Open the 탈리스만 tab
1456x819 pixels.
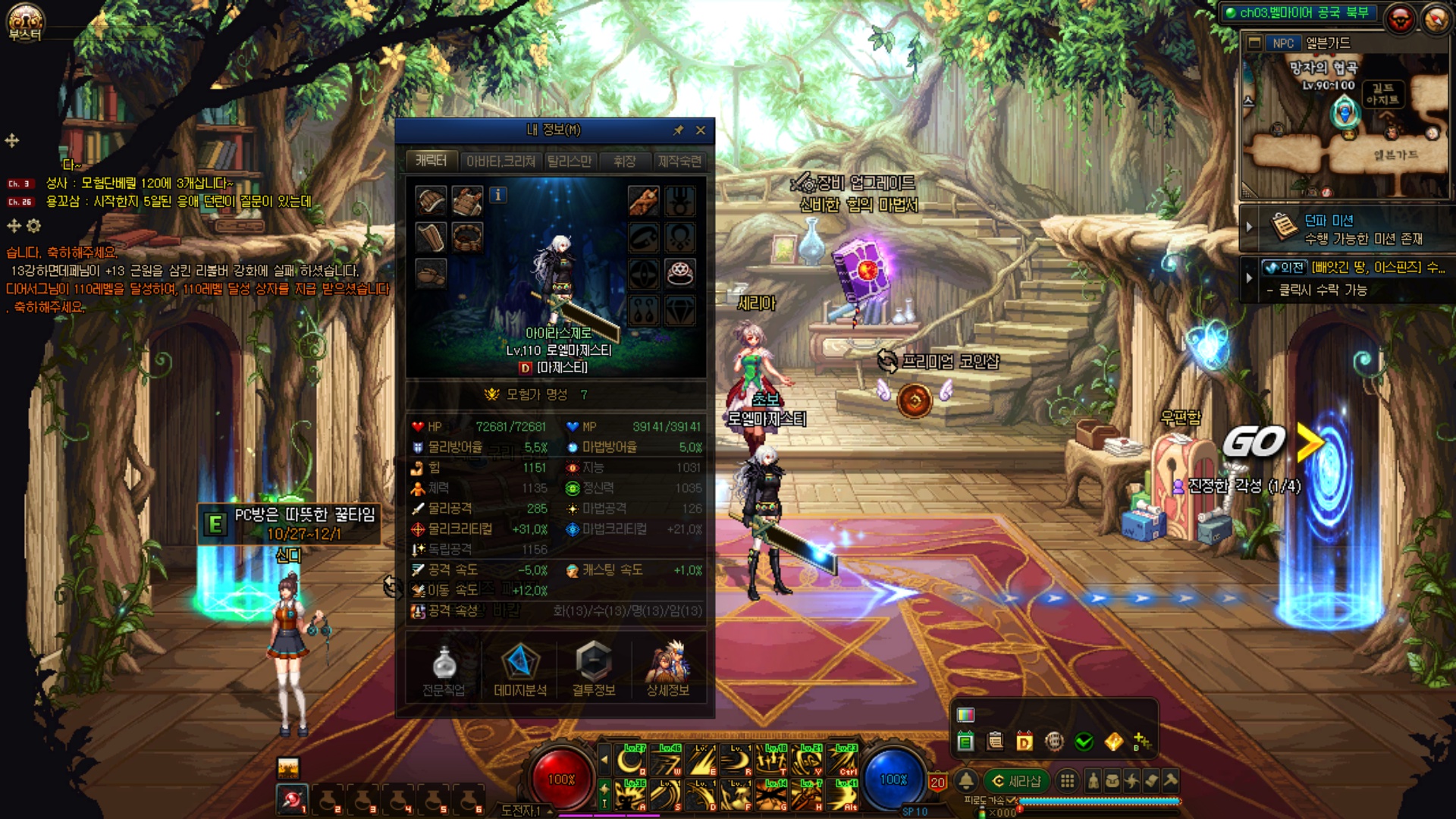pos(569,162)
